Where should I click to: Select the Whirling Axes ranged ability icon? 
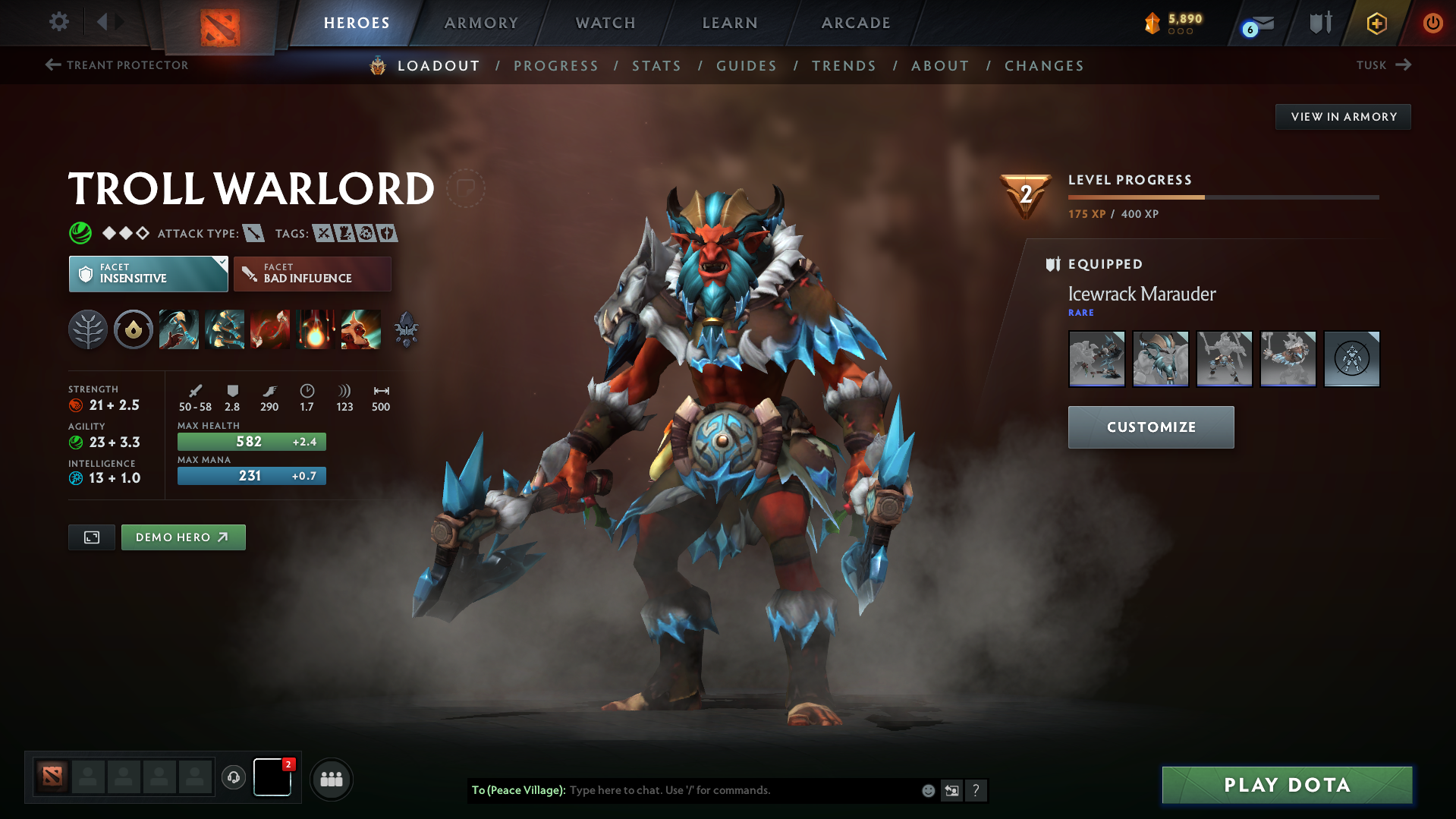click(x=225, y=329)
